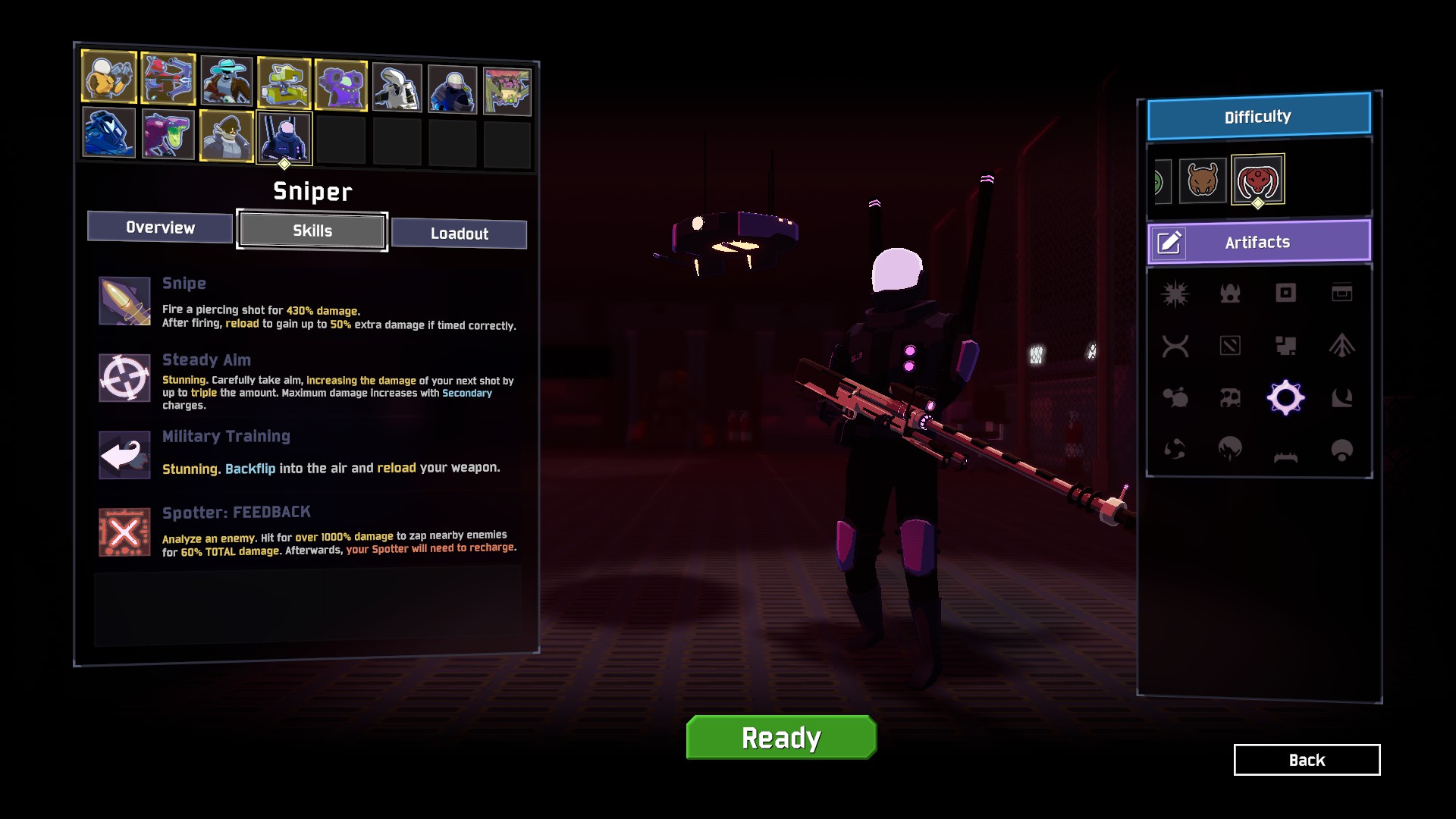Click the green Ready button
Screen dimensions: 1456x819
click(x=781, y=737)
